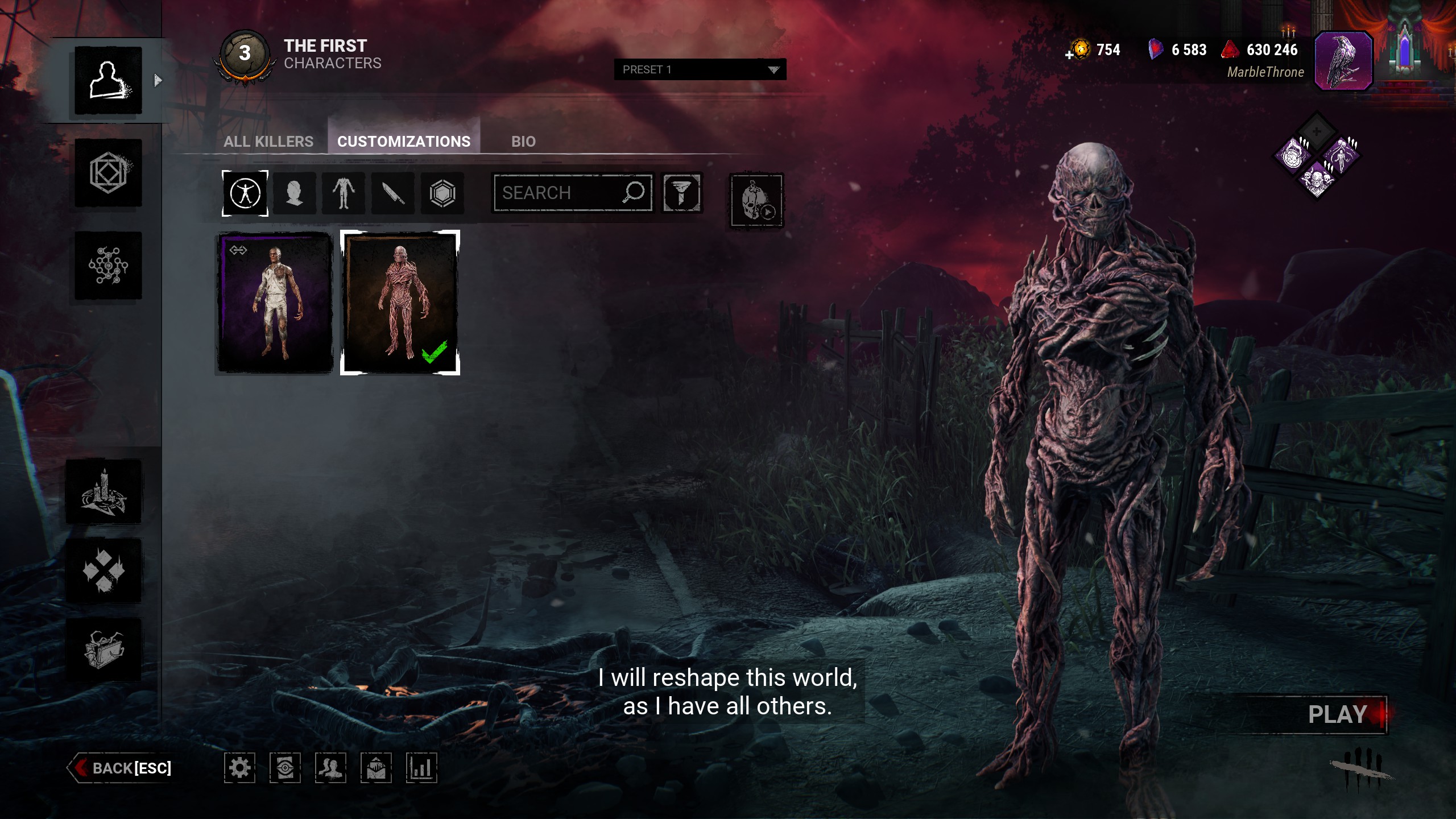Open the loadout menu icon
Screen dimensions: 1456x819
(108, 173)
